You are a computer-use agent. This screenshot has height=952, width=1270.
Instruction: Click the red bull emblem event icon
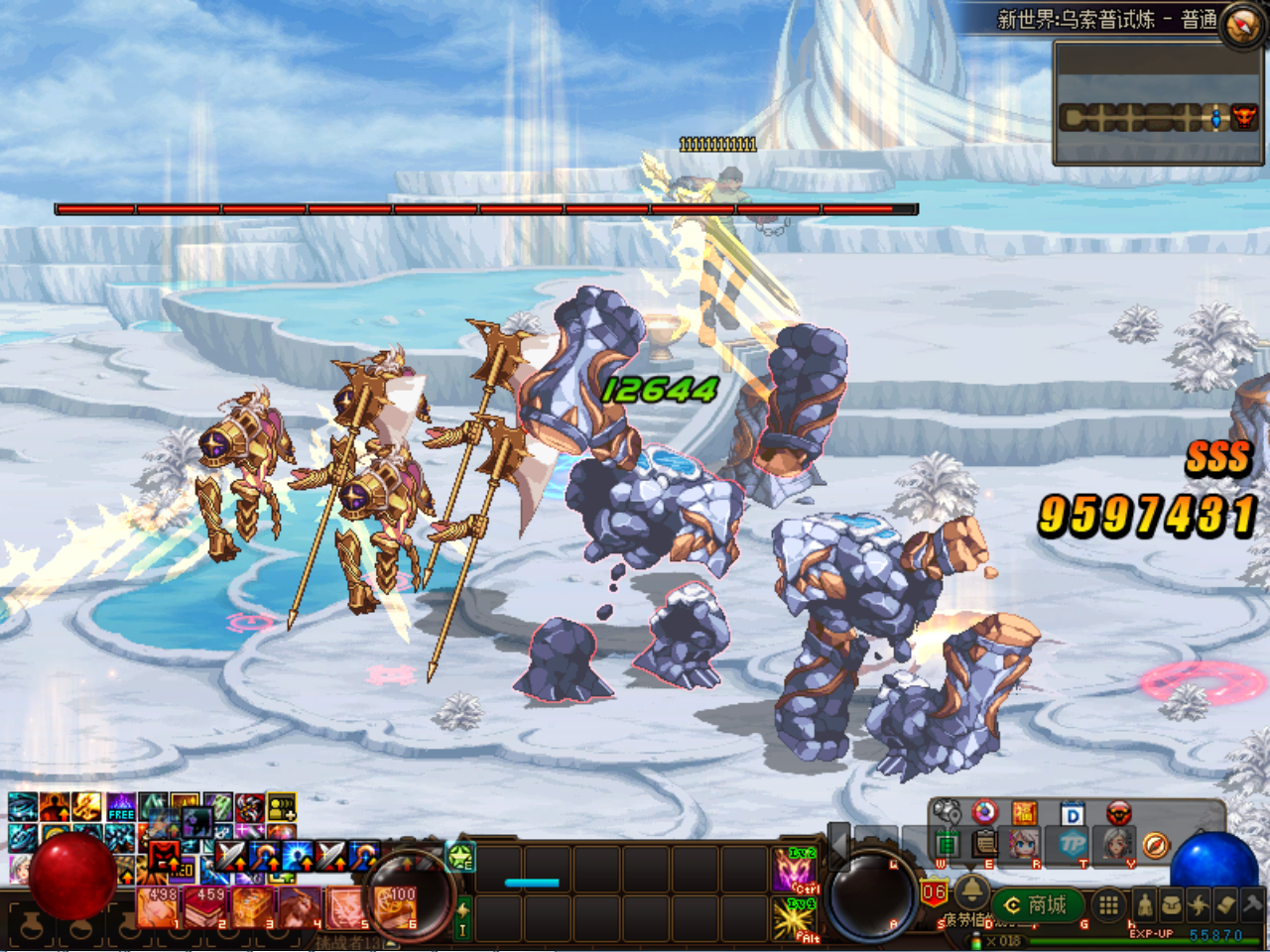(1117, 814)
